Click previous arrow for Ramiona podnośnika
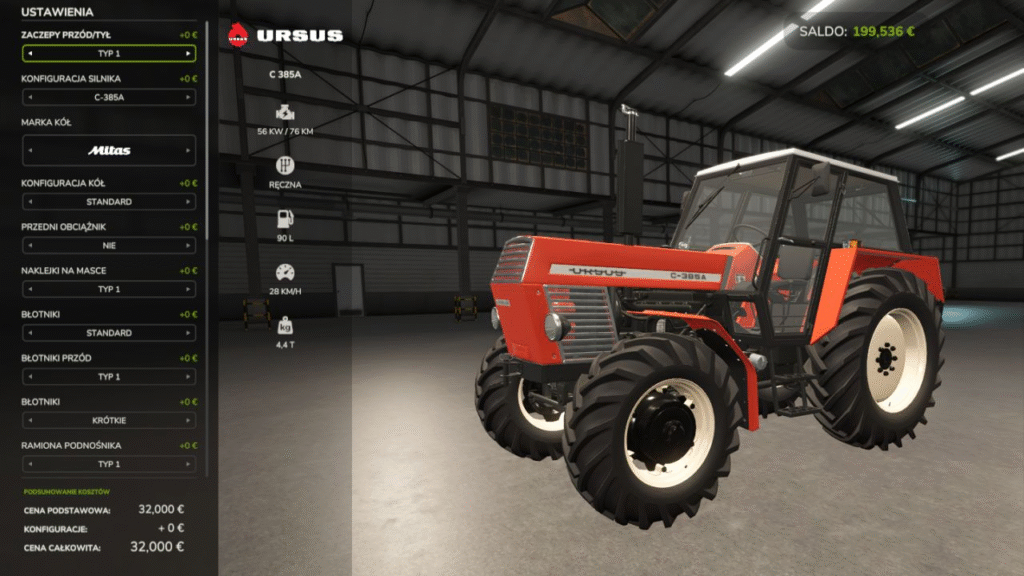This screenshot has width=1024, height=576. point(29,465)
